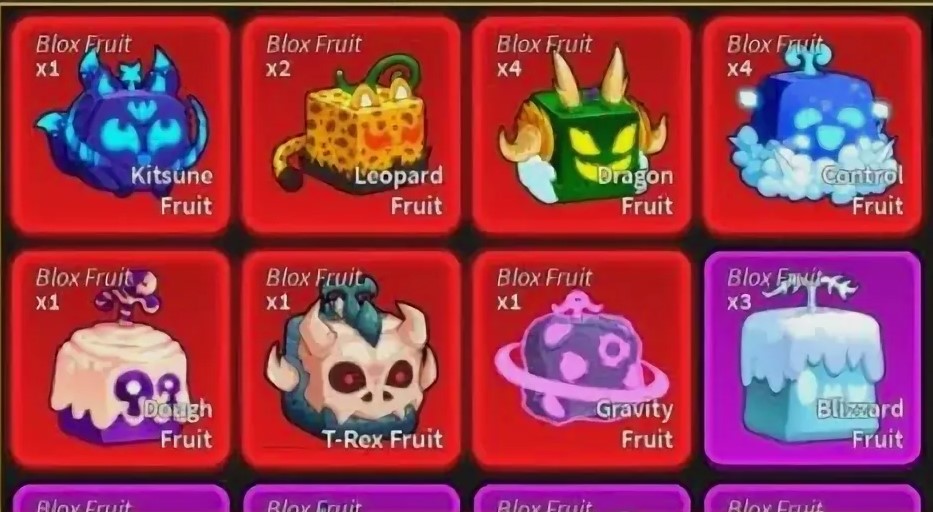Choose the Leopard Fruit slot
The width and height of the screenshot is (933, 512).
tap(351, 125)
